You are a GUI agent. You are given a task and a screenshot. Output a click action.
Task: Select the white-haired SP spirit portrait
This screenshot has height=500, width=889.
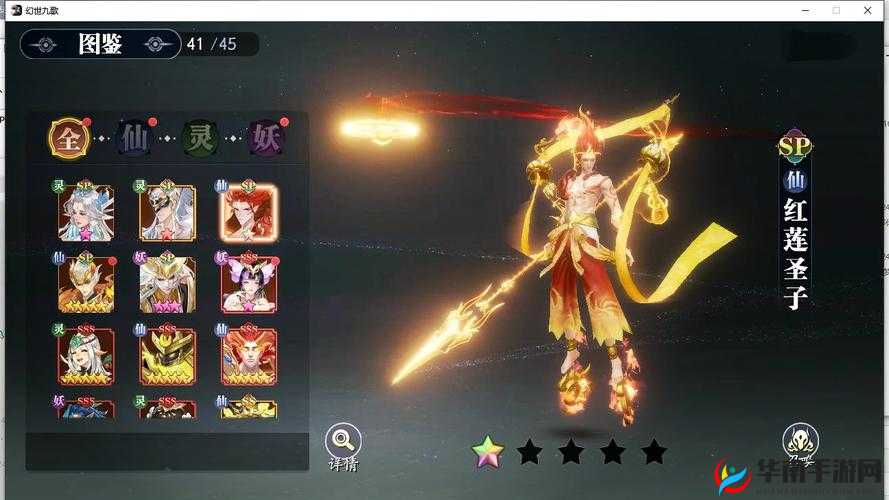click(x=86, y=212)
